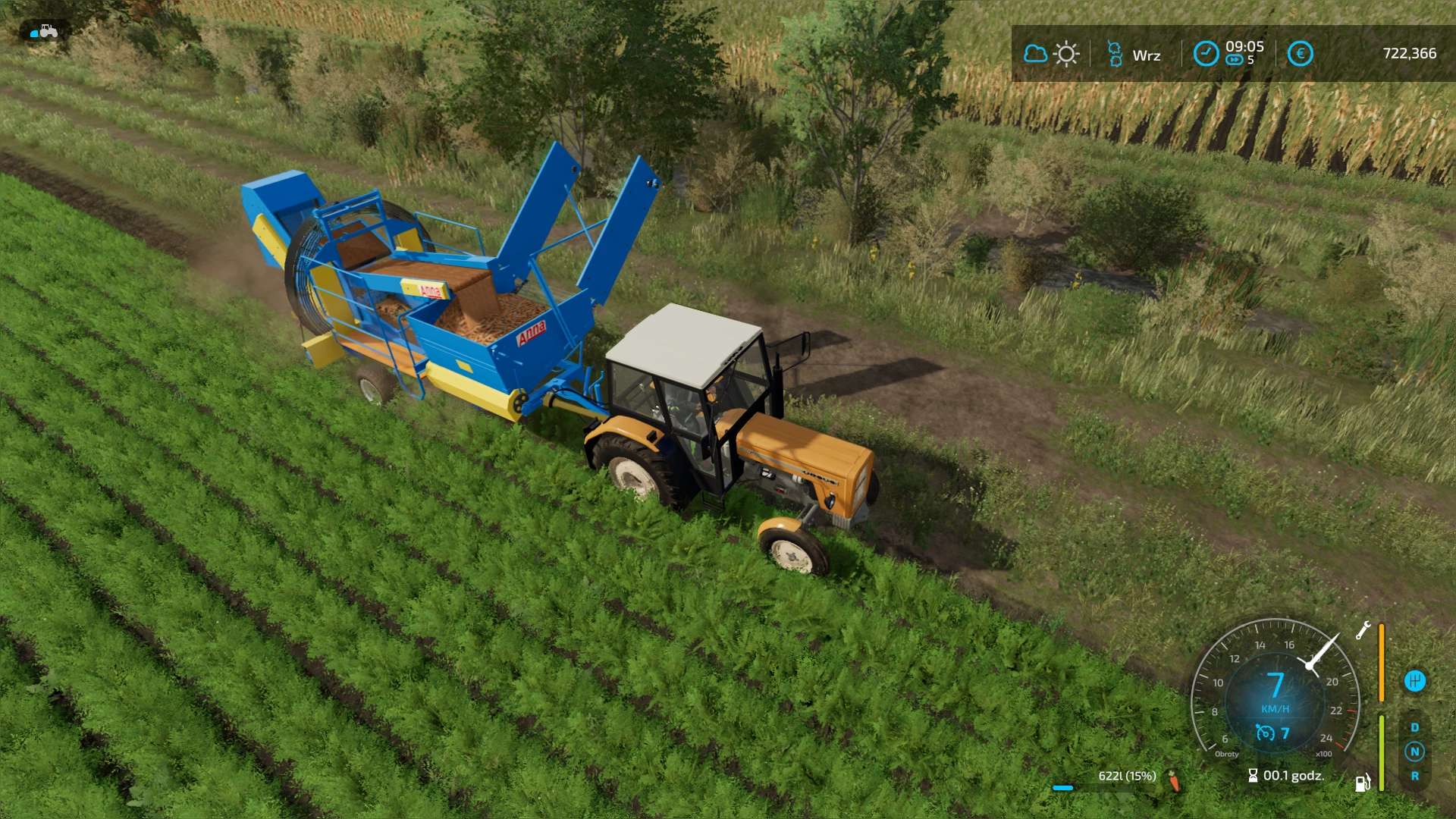The height and width of the screenshot is (819, 1456).
Task: Select the D drive gear indicator
Action: pos(1414,727)
